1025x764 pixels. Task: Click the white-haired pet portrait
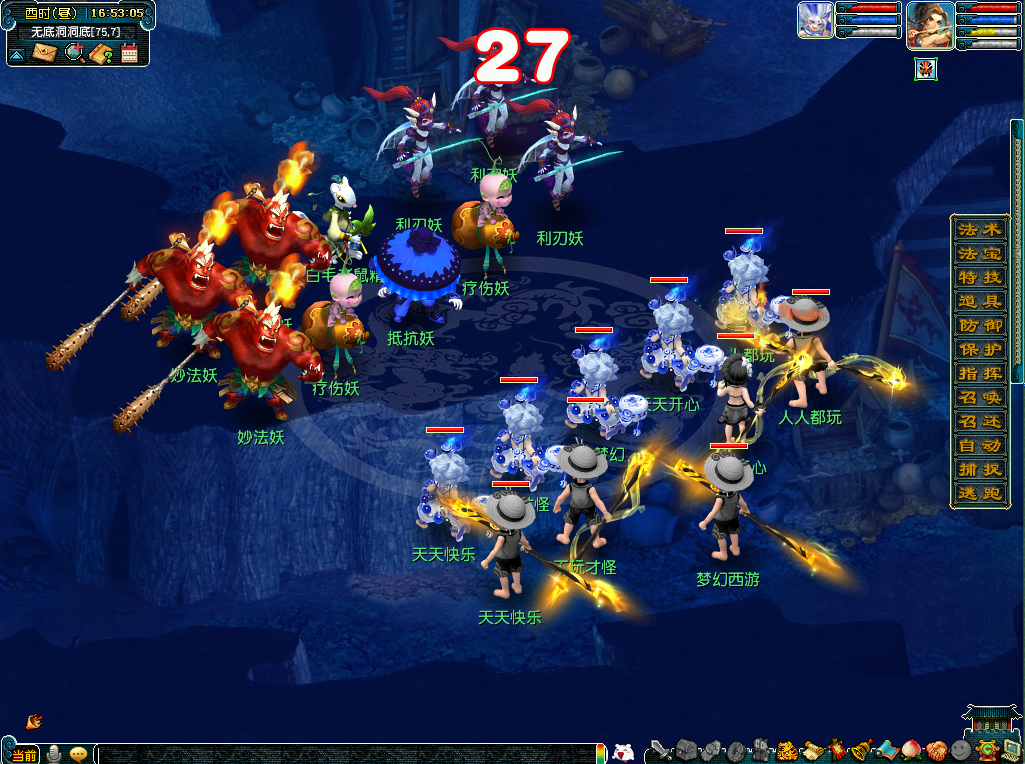click(x=815, y=20)
